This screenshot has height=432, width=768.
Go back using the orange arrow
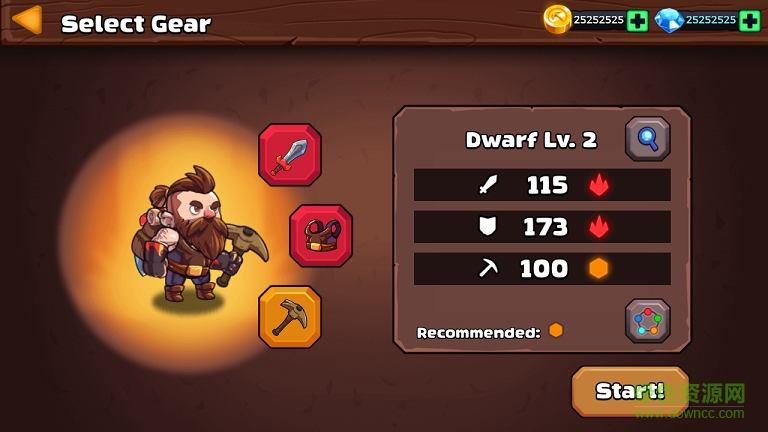[x=27, y=20]
